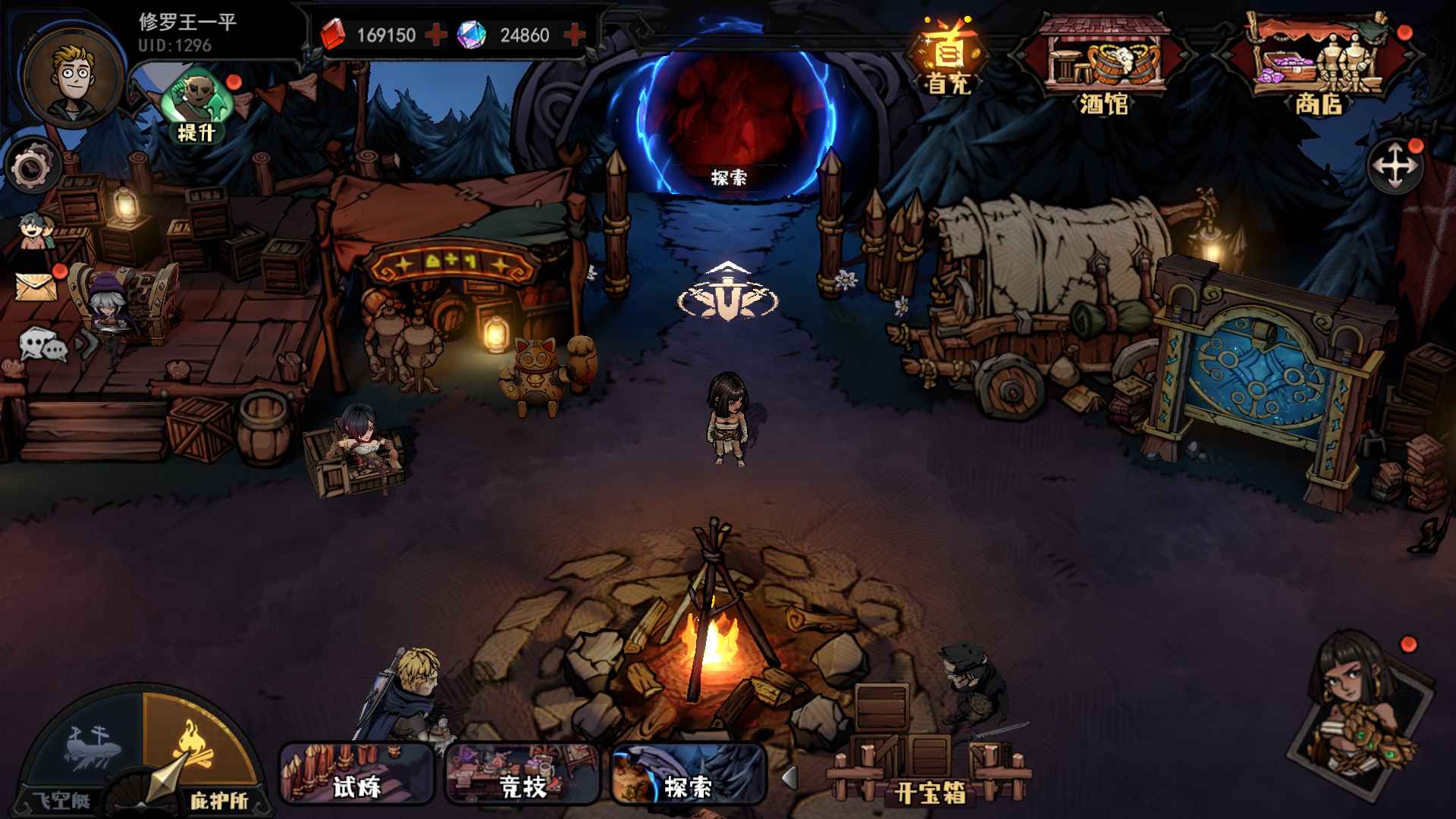Open the mail envelope

pyautogui.click(x=36, y=286)
